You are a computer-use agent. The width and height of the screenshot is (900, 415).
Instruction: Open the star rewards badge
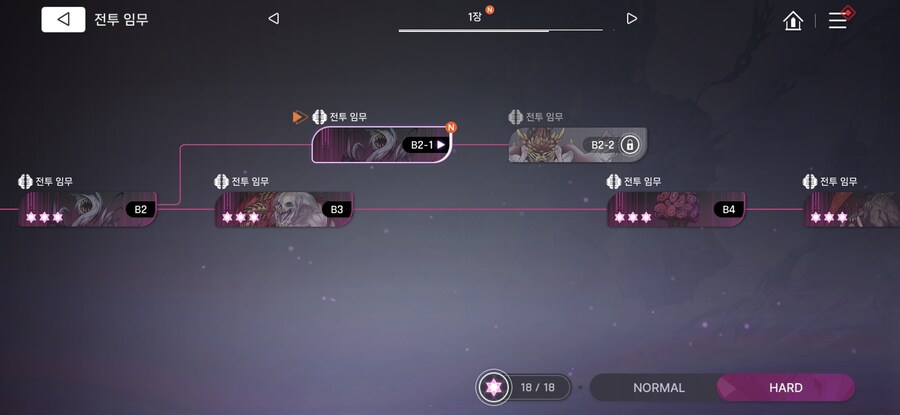(x=493, y=388)
